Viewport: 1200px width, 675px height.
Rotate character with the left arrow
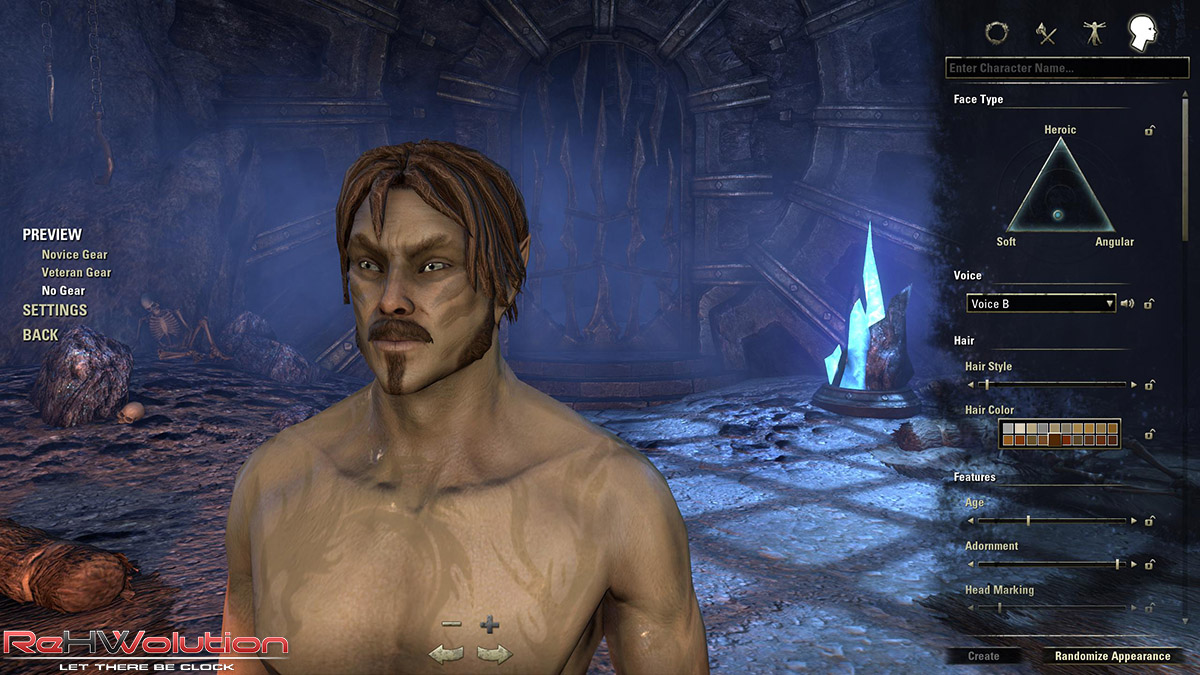coord(446,654)
